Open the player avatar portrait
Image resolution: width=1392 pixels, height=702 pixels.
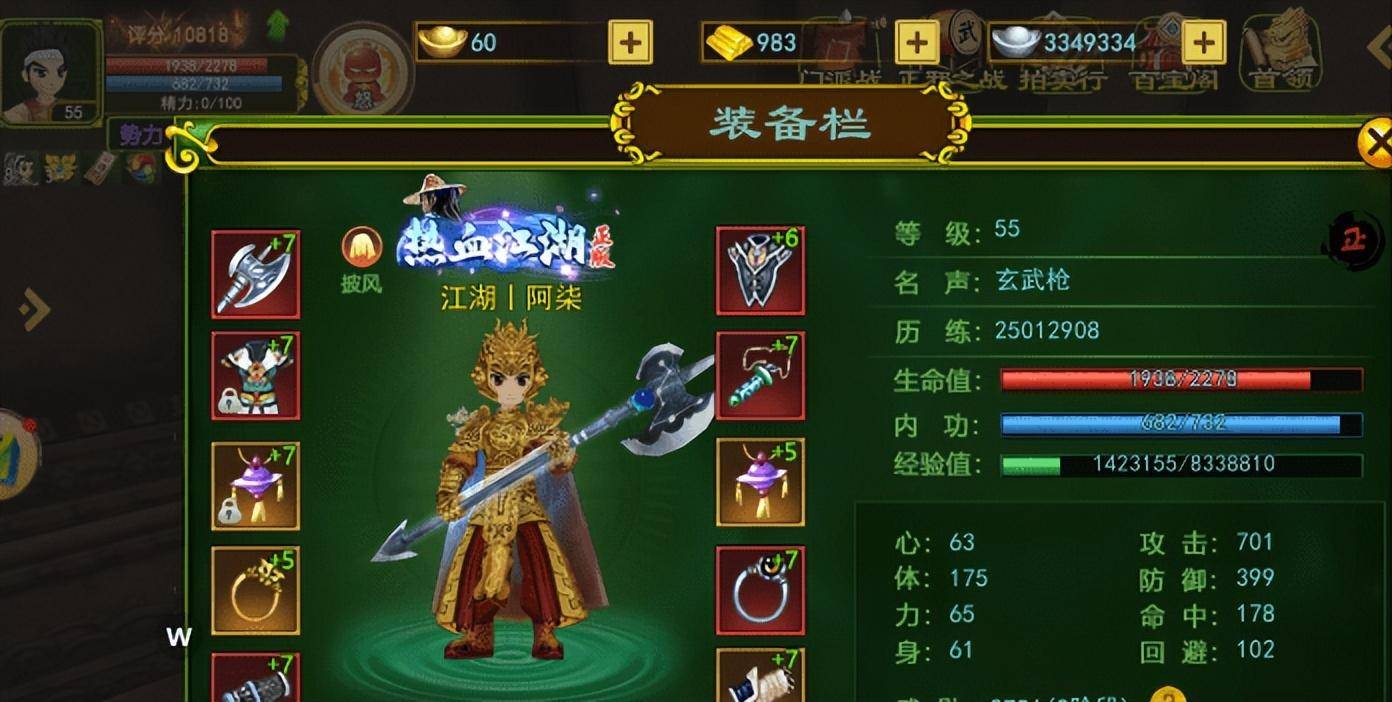point(50,72)
